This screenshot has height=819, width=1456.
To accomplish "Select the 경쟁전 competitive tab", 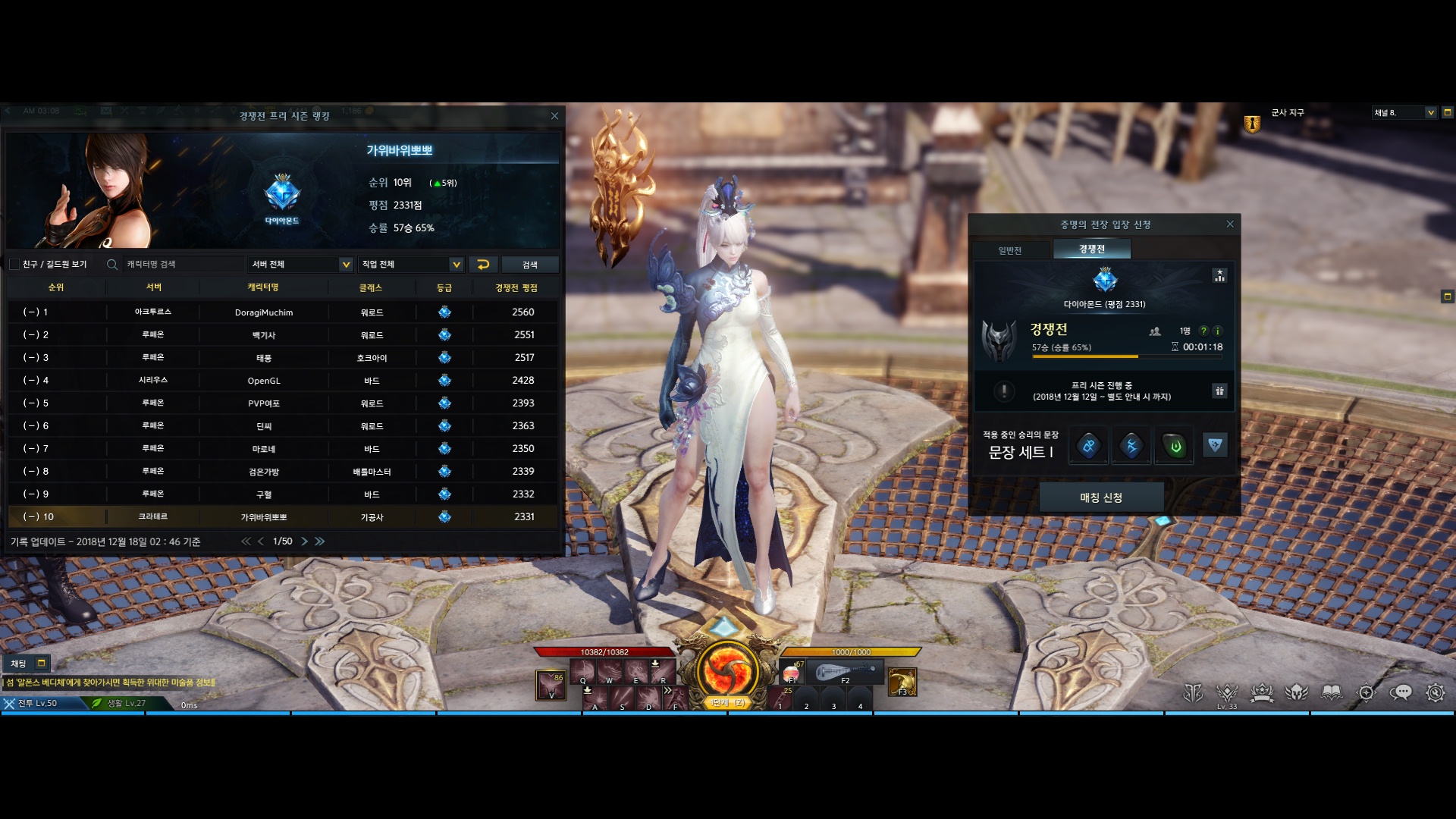I will tap(1091, 249).
